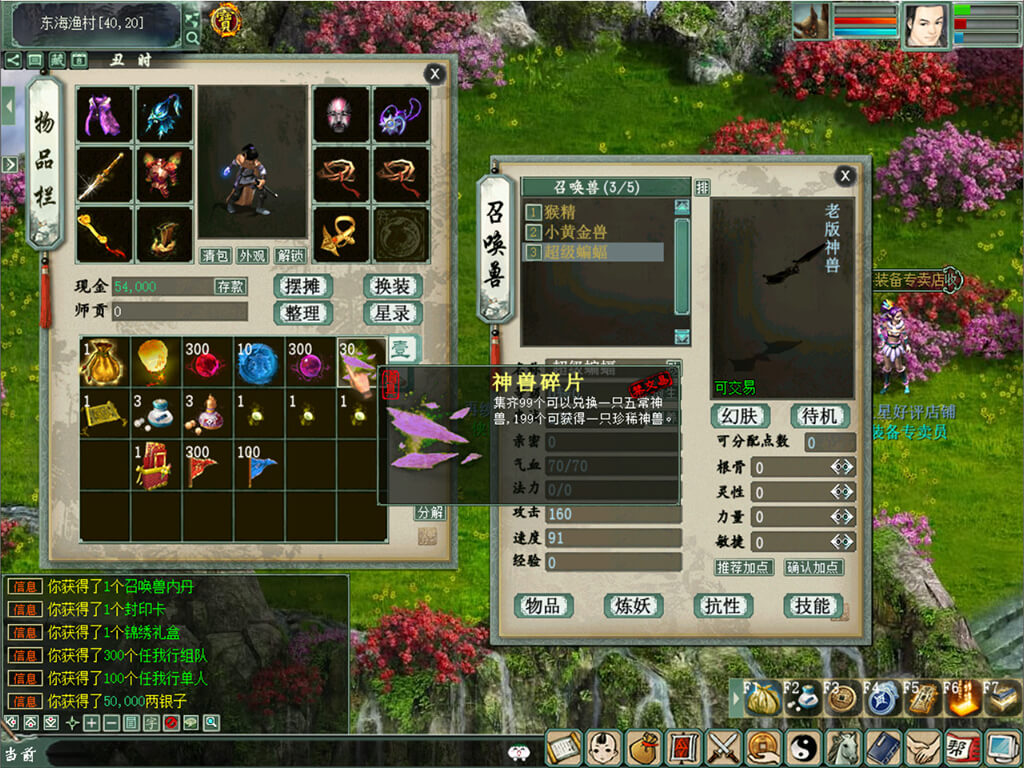Click the 摆摊 stall button

(302, 286)
